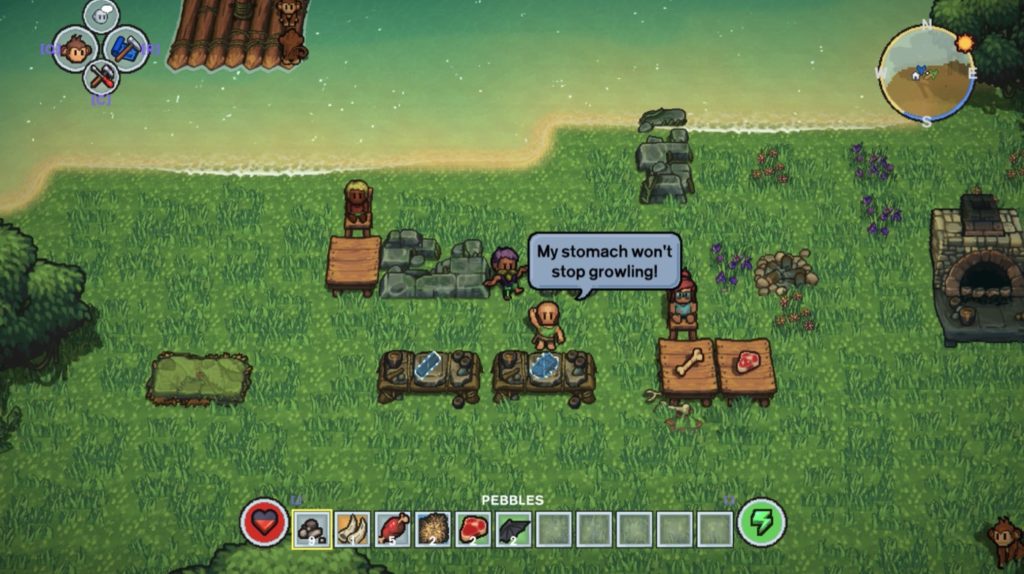Viewport: 1024px width, 574px height.
Task: Choose the meat drumstick hotbar slot
Action: [x=392, y=528]
